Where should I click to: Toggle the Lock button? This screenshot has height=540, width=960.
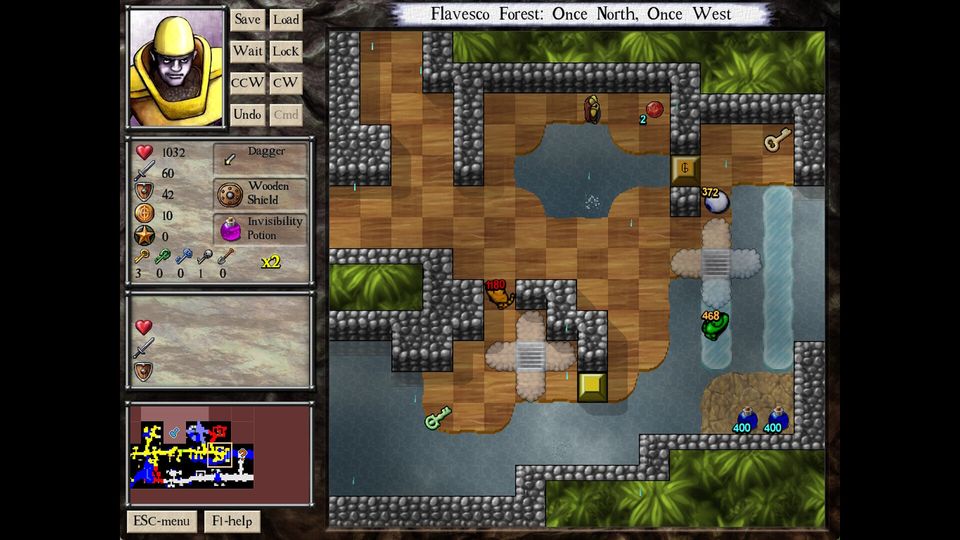pyautogui.click(x=286, y=51)
